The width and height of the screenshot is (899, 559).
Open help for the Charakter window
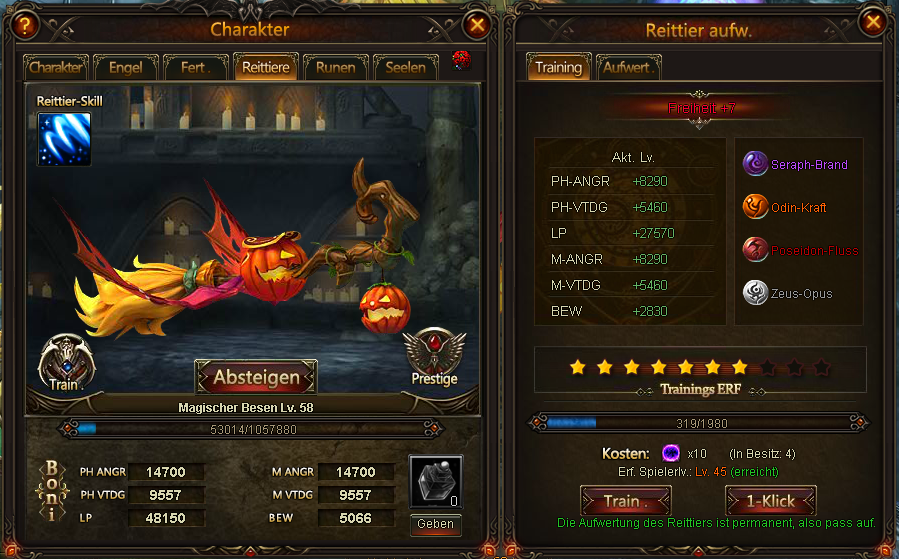point(21,26)
